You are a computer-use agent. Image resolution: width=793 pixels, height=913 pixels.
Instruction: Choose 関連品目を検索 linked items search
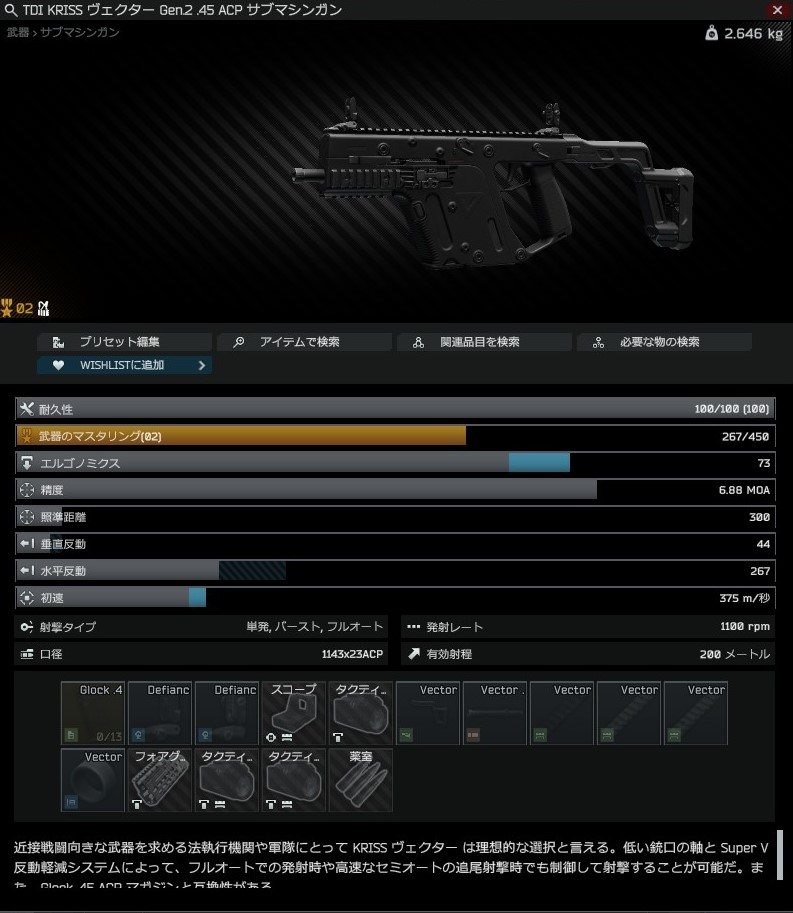[x=484, y=342]
